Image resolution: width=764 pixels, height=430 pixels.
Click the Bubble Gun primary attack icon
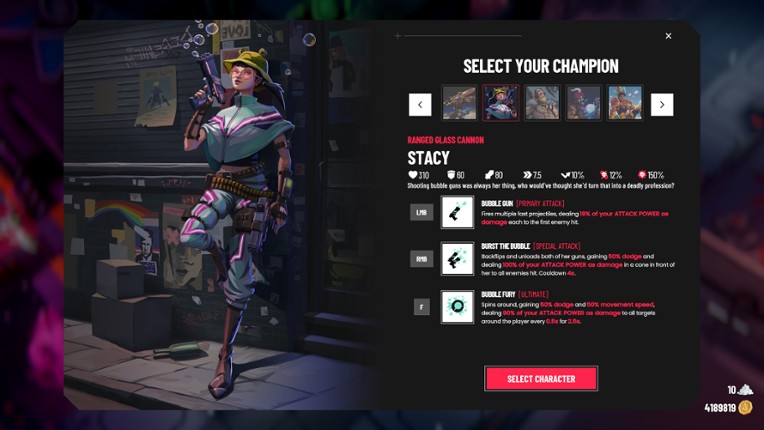[x=457, y=212]
